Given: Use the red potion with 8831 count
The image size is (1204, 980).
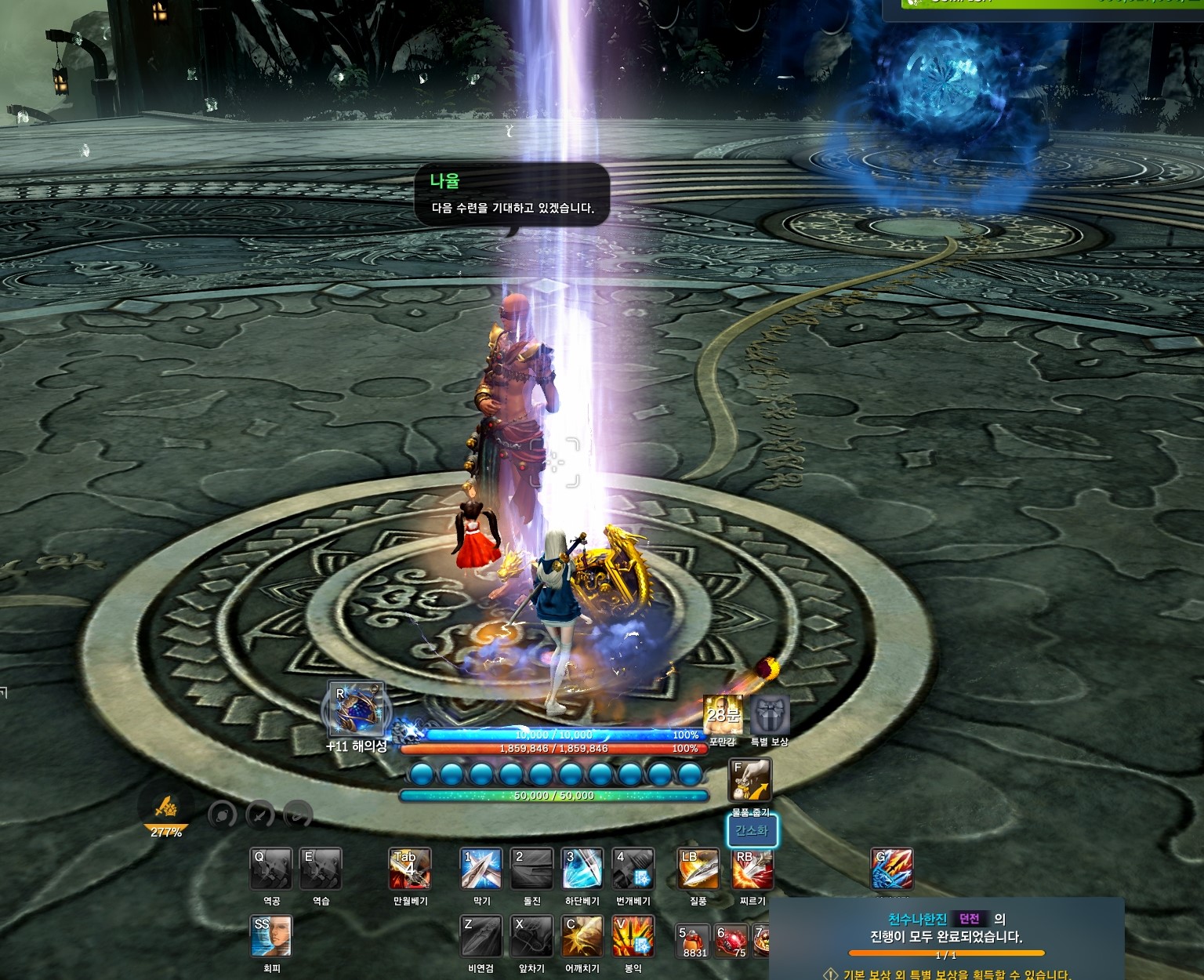Looking at the screenshot, I should (x=694, y=940).
